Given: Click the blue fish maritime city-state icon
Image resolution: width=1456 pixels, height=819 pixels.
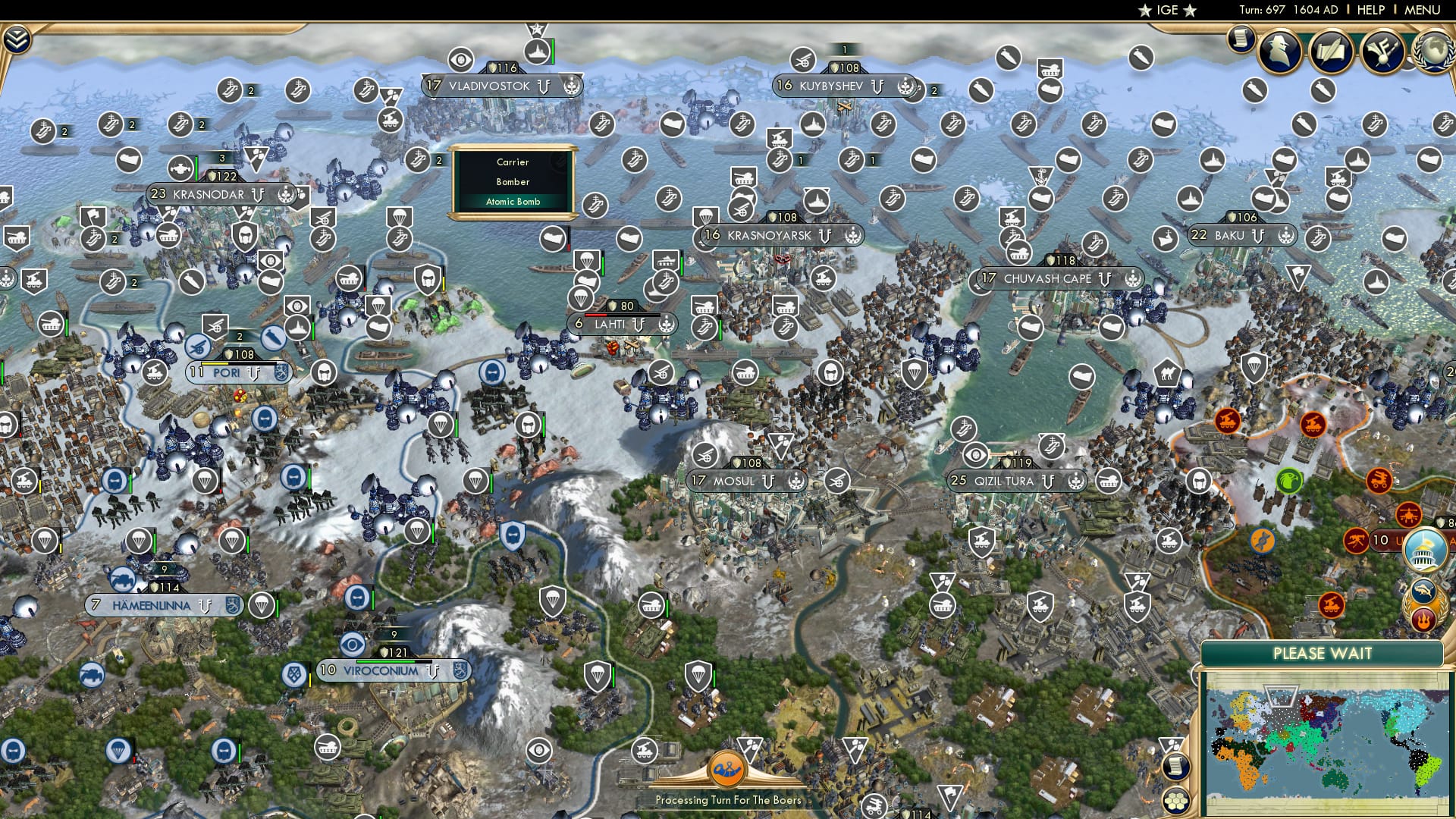Looking at the screenshot, I should pyautogui.click(x=1423, y=591).
